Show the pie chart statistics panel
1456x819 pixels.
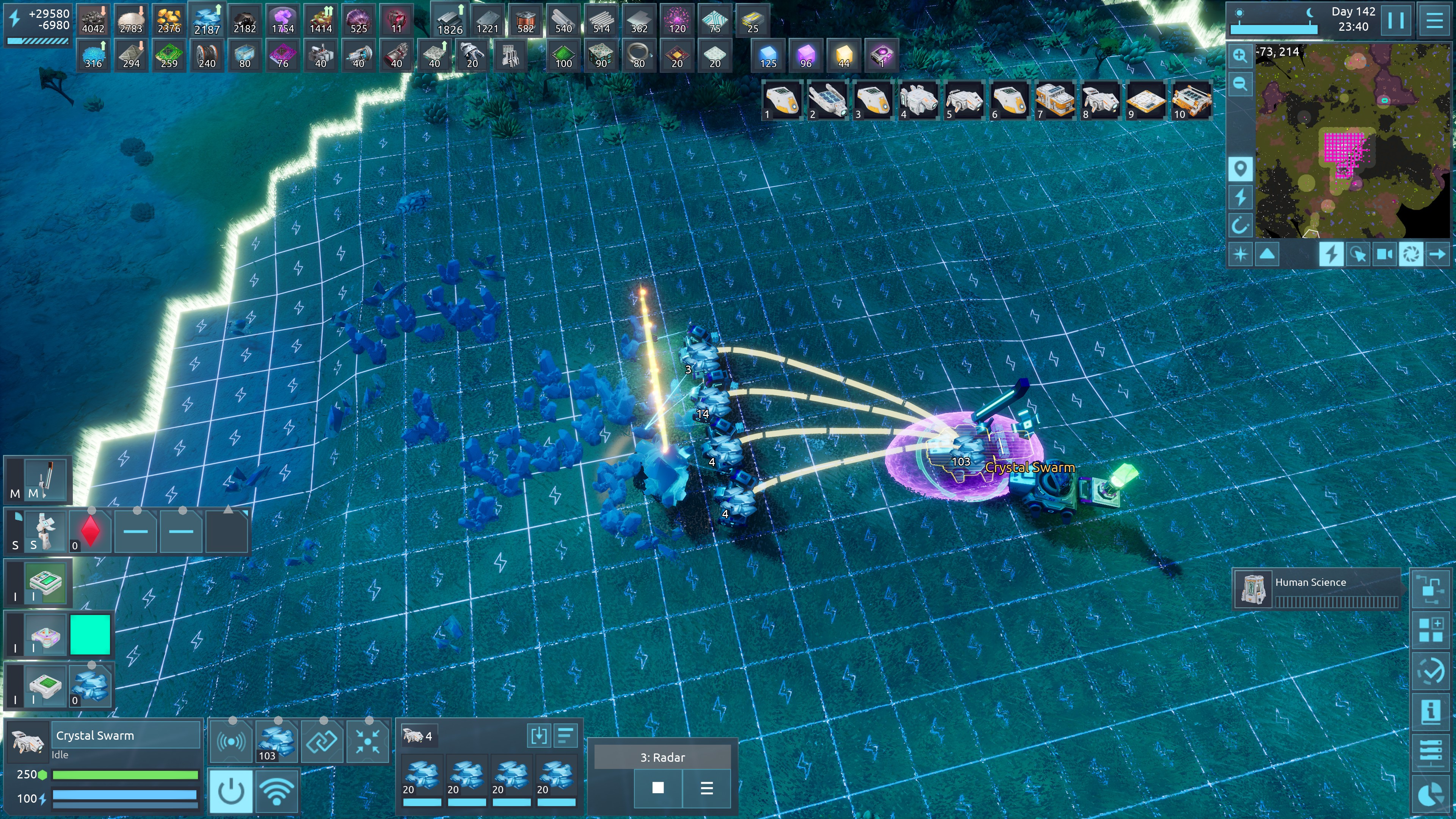coord(1431,794)
